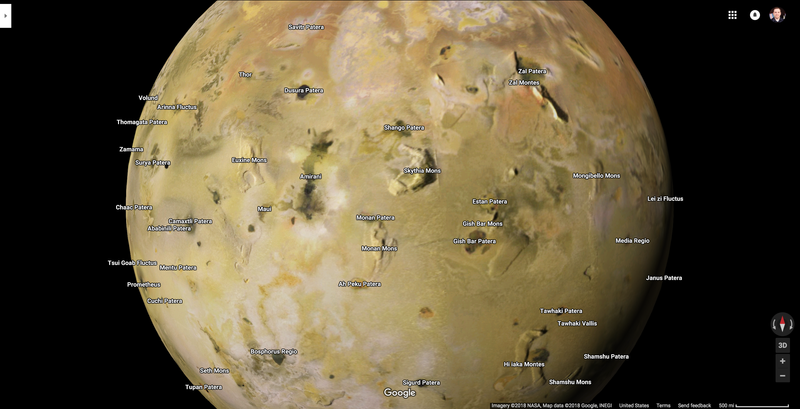Open the United States region link
This screenshot has width=800, height=409.
634,405
